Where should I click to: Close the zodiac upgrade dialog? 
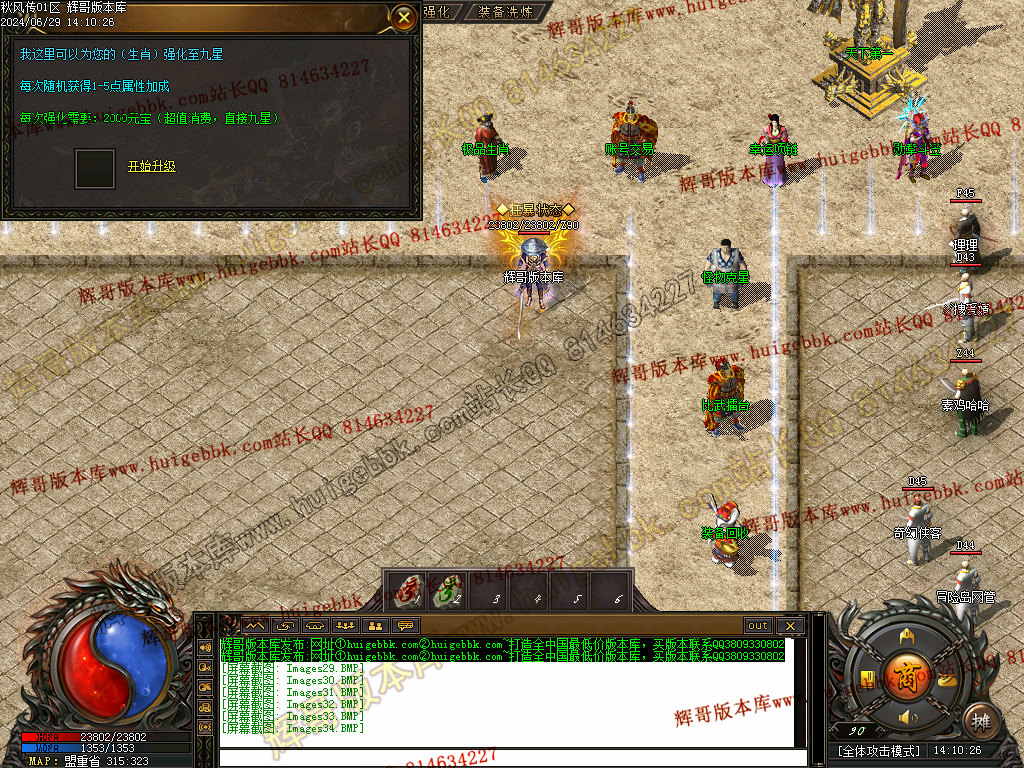tap(403, 17)
